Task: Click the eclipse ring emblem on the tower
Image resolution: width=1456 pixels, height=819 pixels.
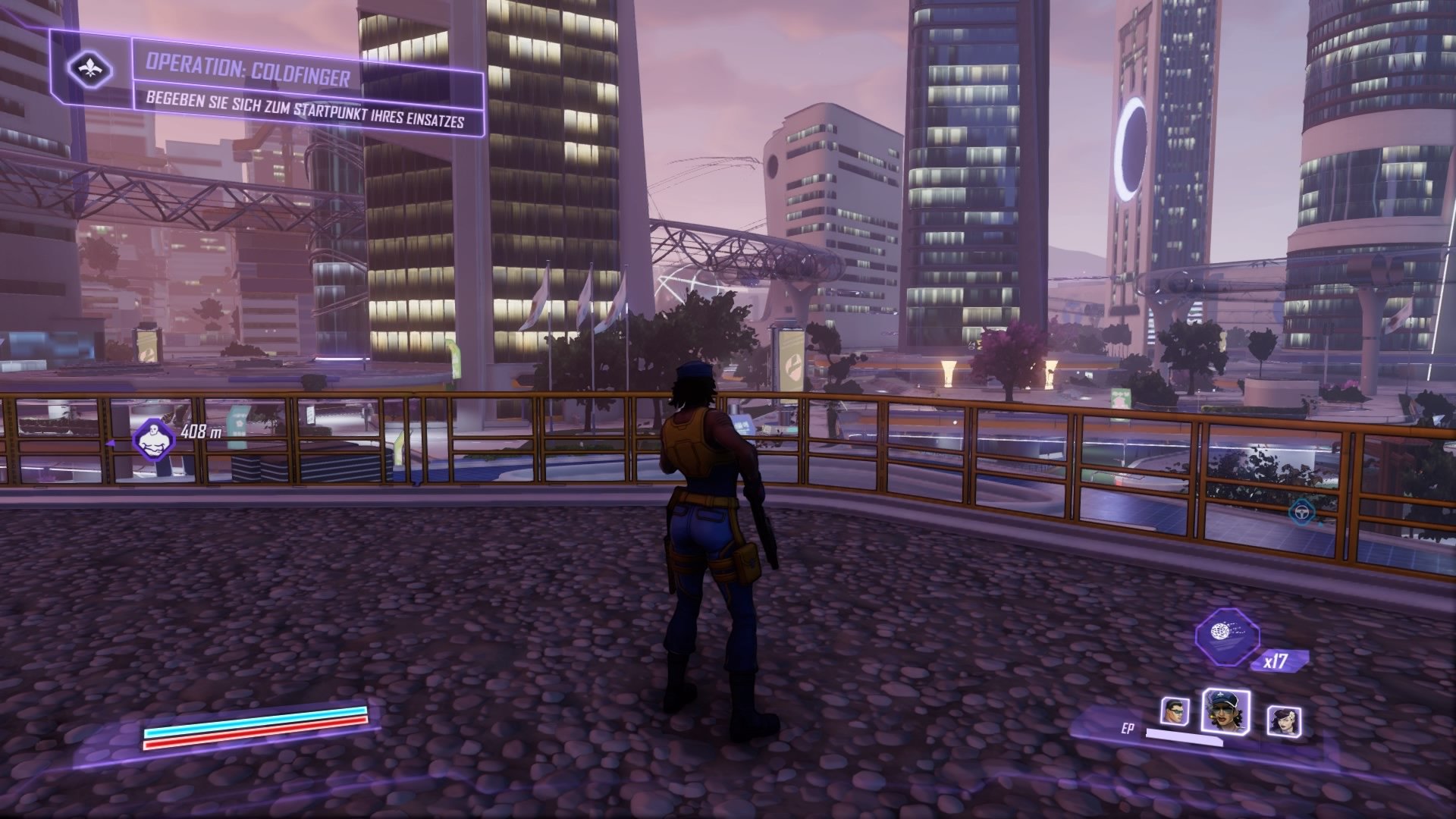Action: (1131, 142)
